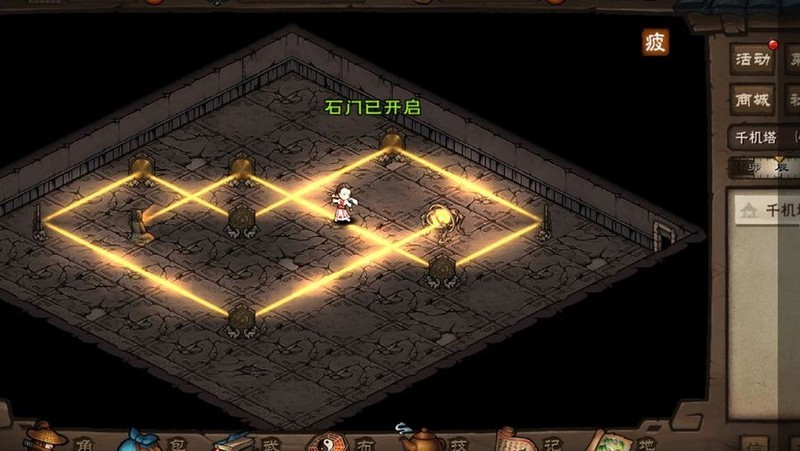
Task: Click the 疲 fatigue status icon
Action: (x=655, y=42)
